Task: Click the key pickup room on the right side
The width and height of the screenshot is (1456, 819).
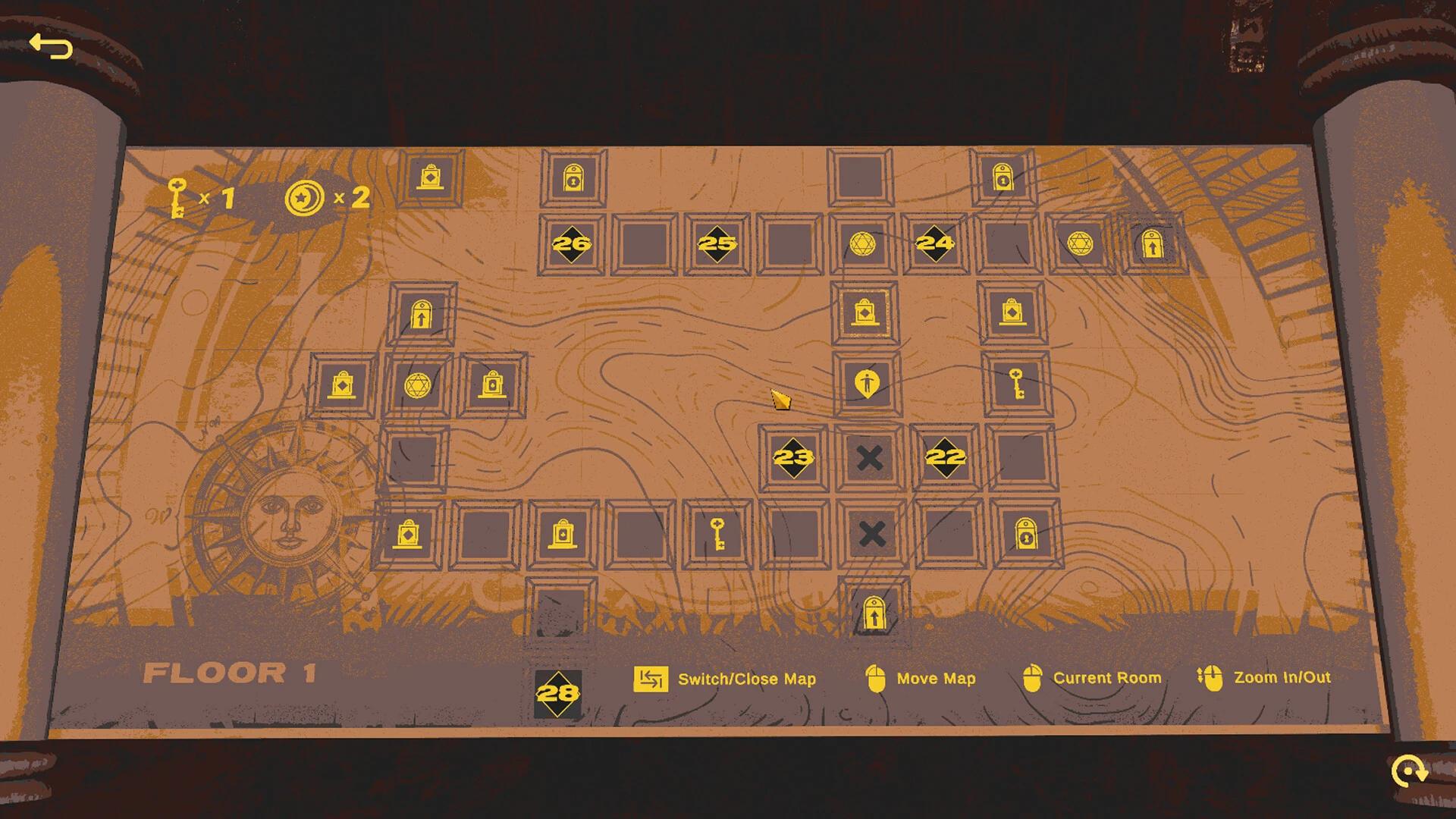Action: 1017,386
